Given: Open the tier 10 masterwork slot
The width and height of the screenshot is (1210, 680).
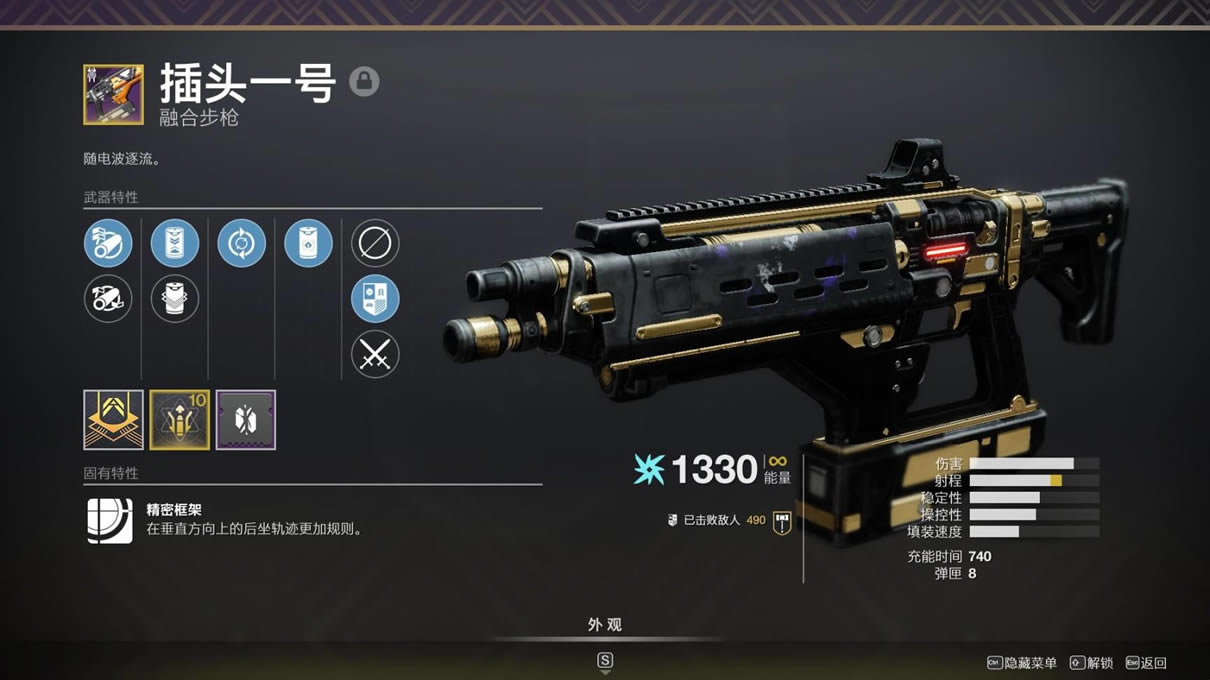Looking at the screenshot, I should pos(179,420).
